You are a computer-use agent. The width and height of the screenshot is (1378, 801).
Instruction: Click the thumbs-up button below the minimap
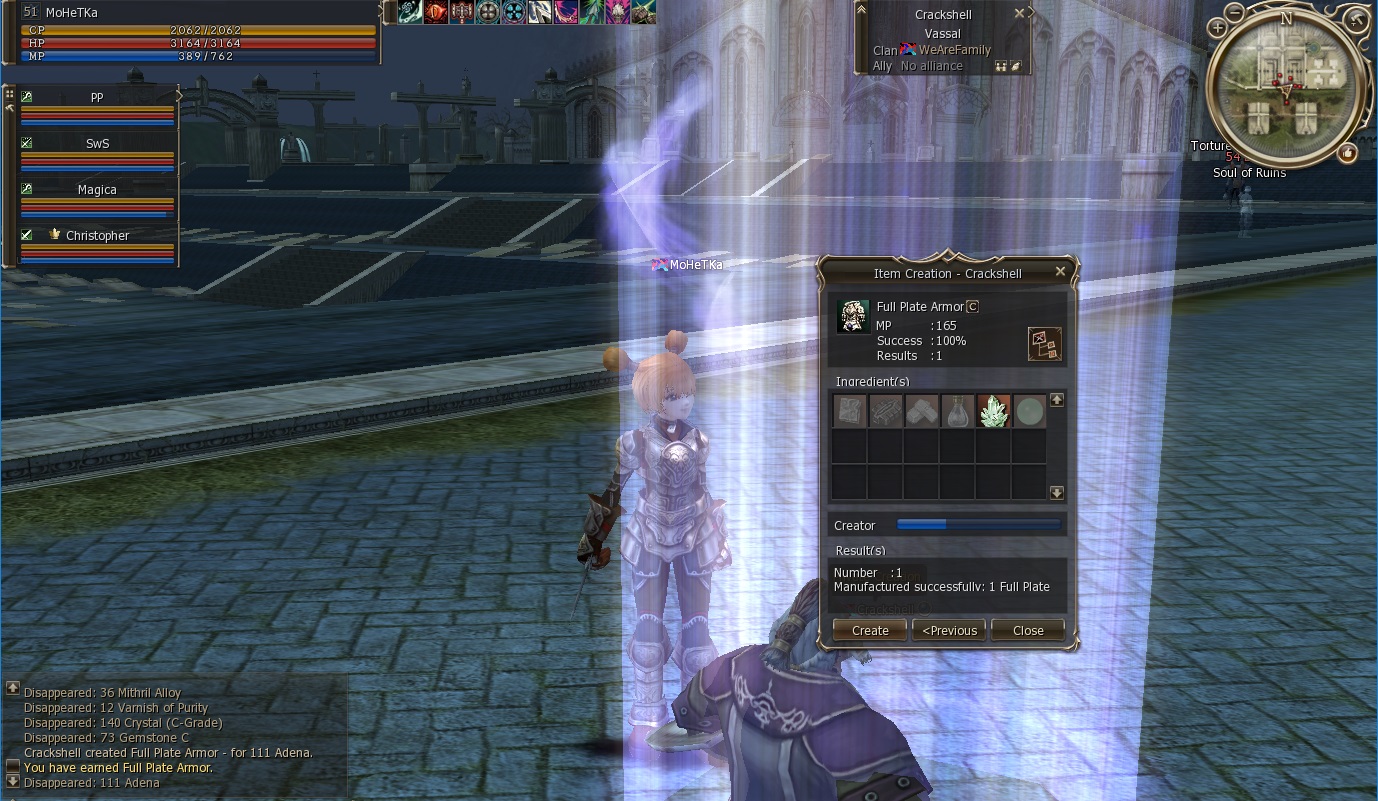[1348, 153]
